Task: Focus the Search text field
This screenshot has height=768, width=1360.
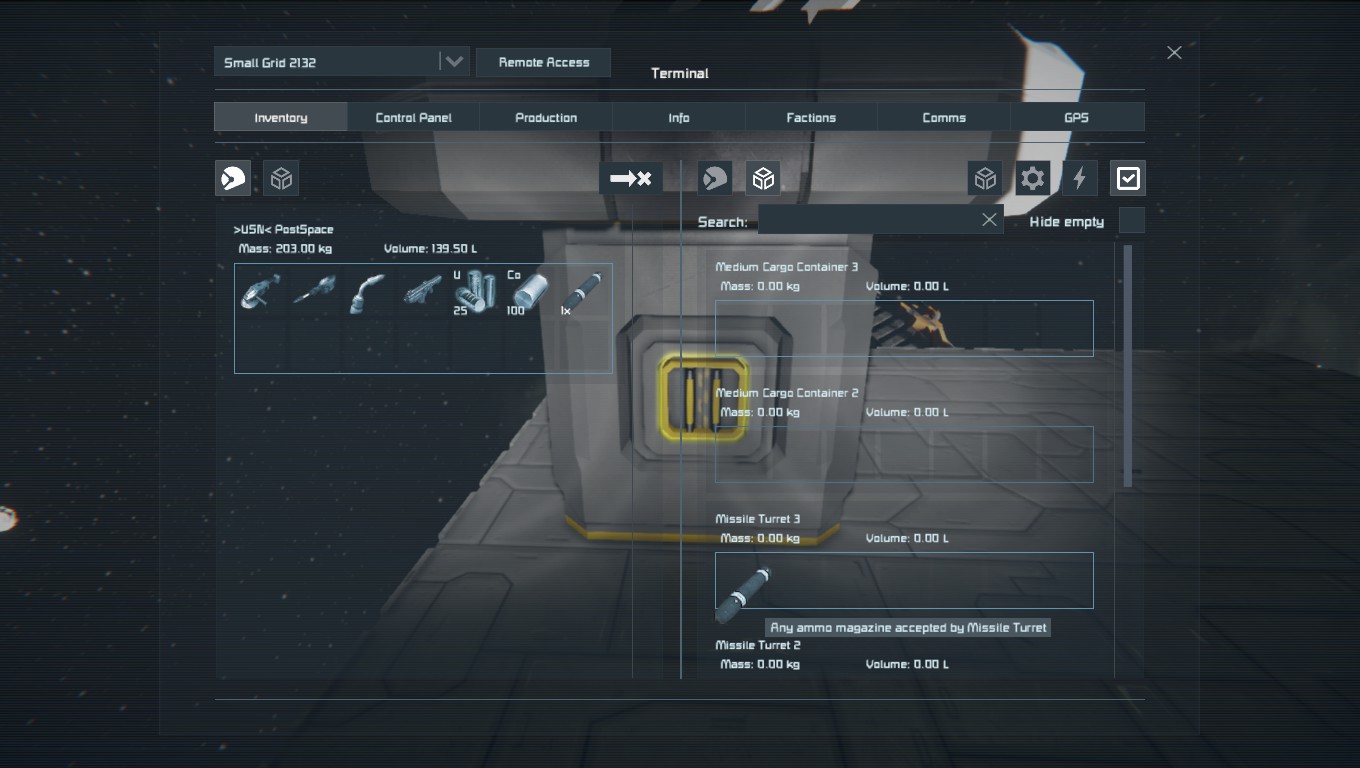Action: 868,220
